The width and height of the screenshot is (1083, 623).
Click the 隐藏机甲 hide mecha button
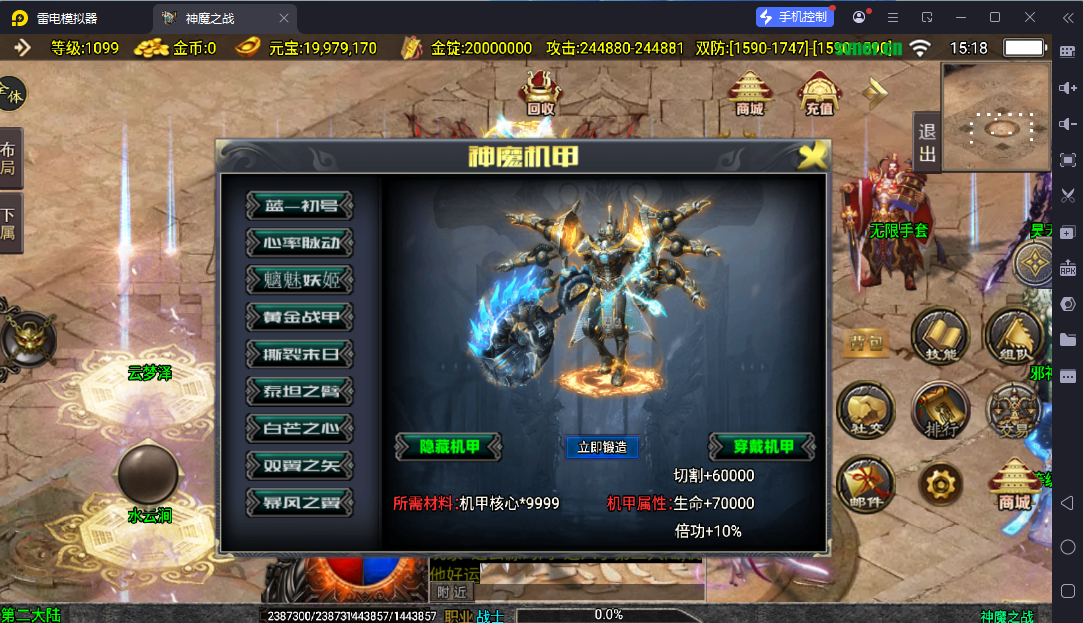pyautogui.click(x=448, y=447)
